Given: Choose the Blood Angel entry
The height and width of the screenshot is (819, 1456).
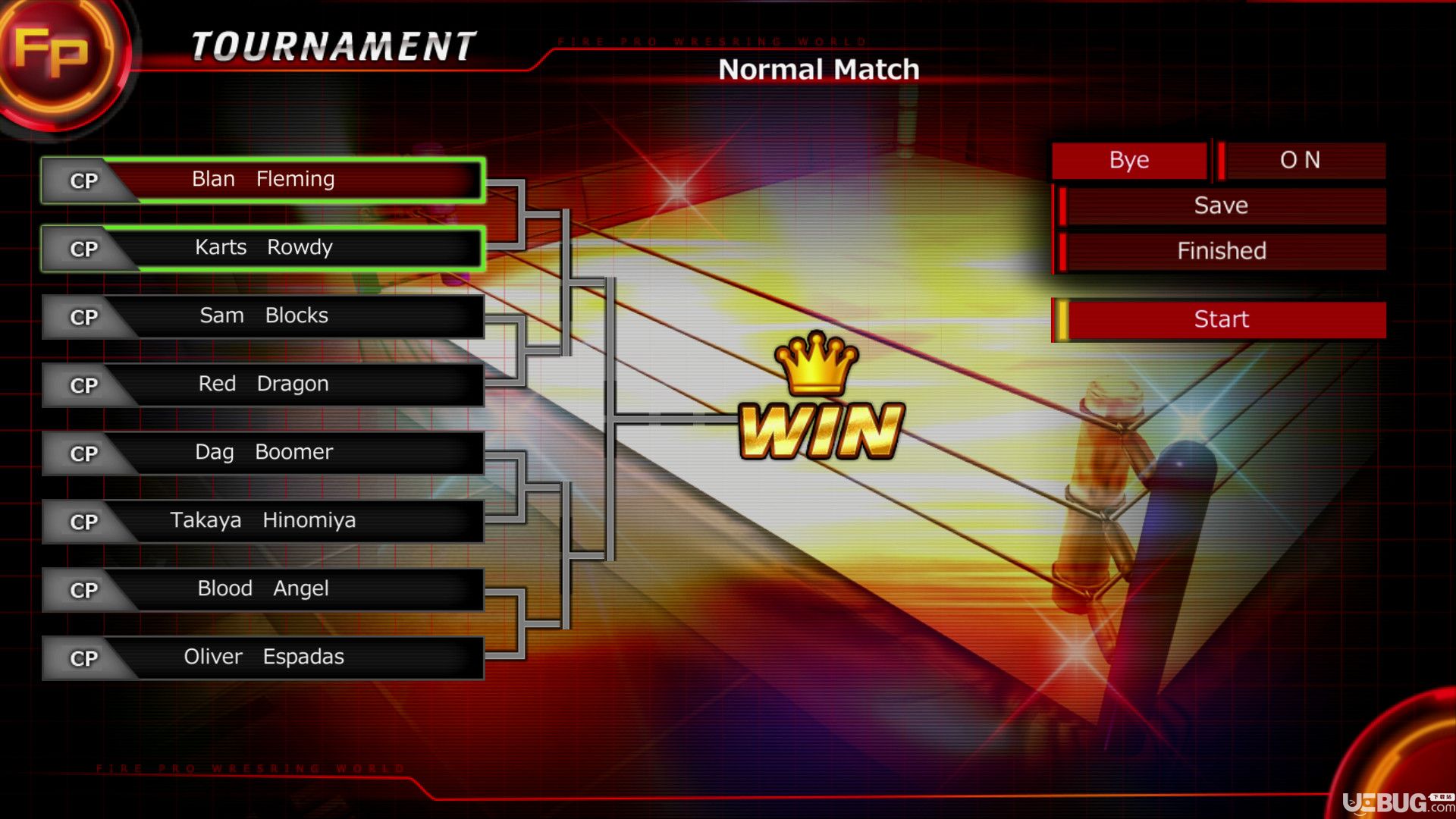Looking at the screenshot, I should pos(263,589).
